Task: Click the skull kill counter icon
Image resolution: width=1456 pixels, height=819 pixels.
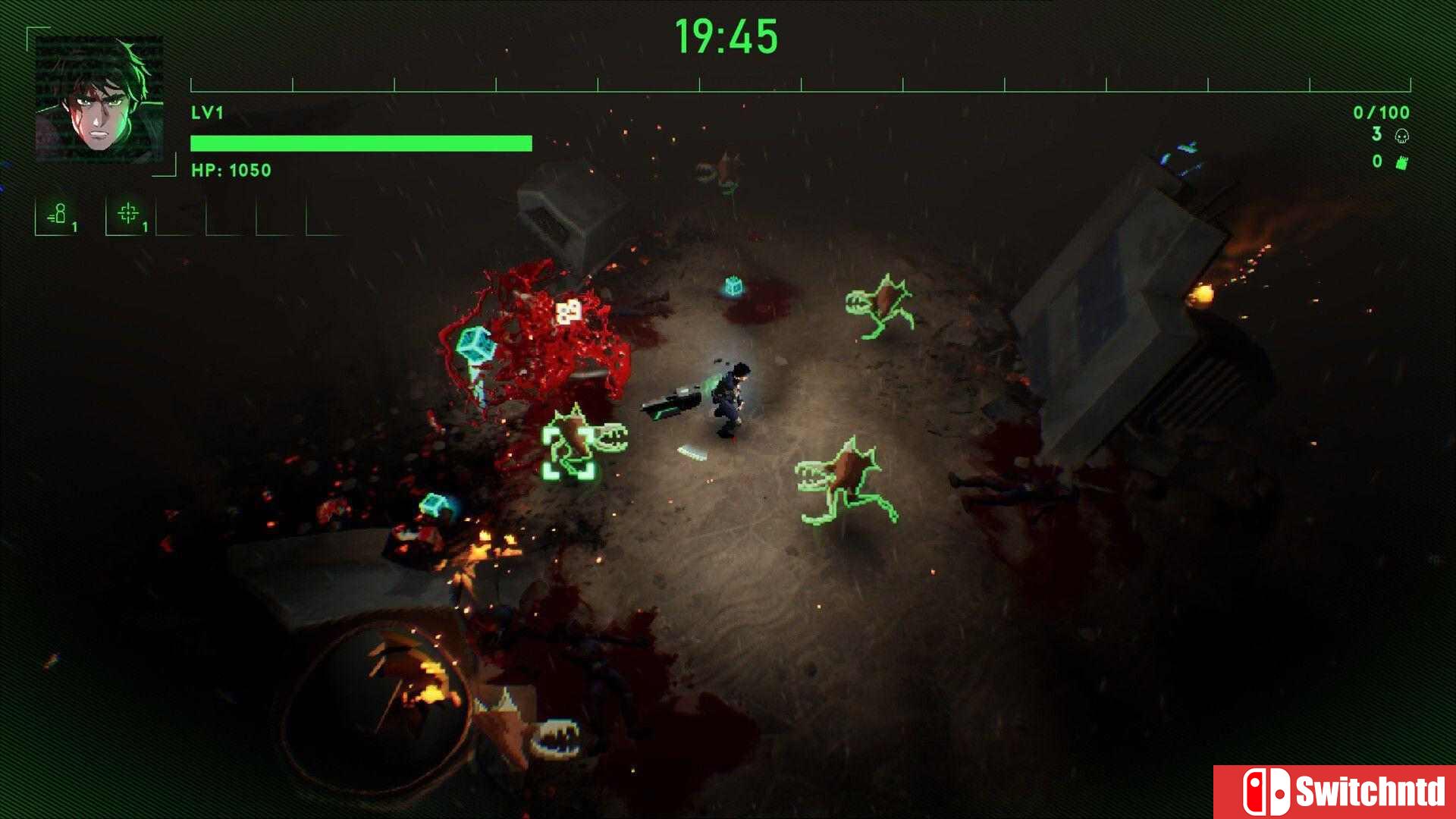Action: pos(1401,136)
